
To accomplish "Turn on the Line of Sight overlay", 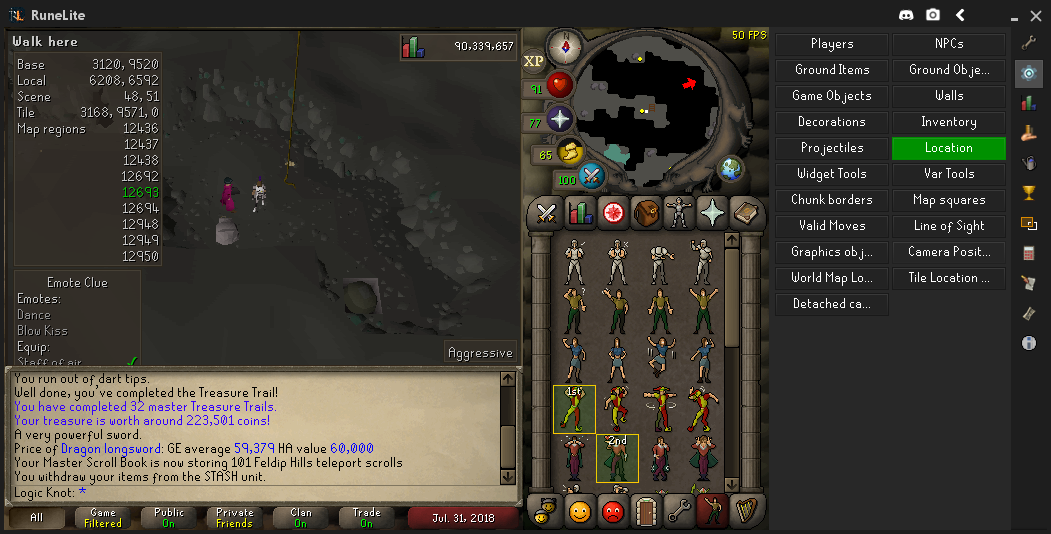I will 948,226.
